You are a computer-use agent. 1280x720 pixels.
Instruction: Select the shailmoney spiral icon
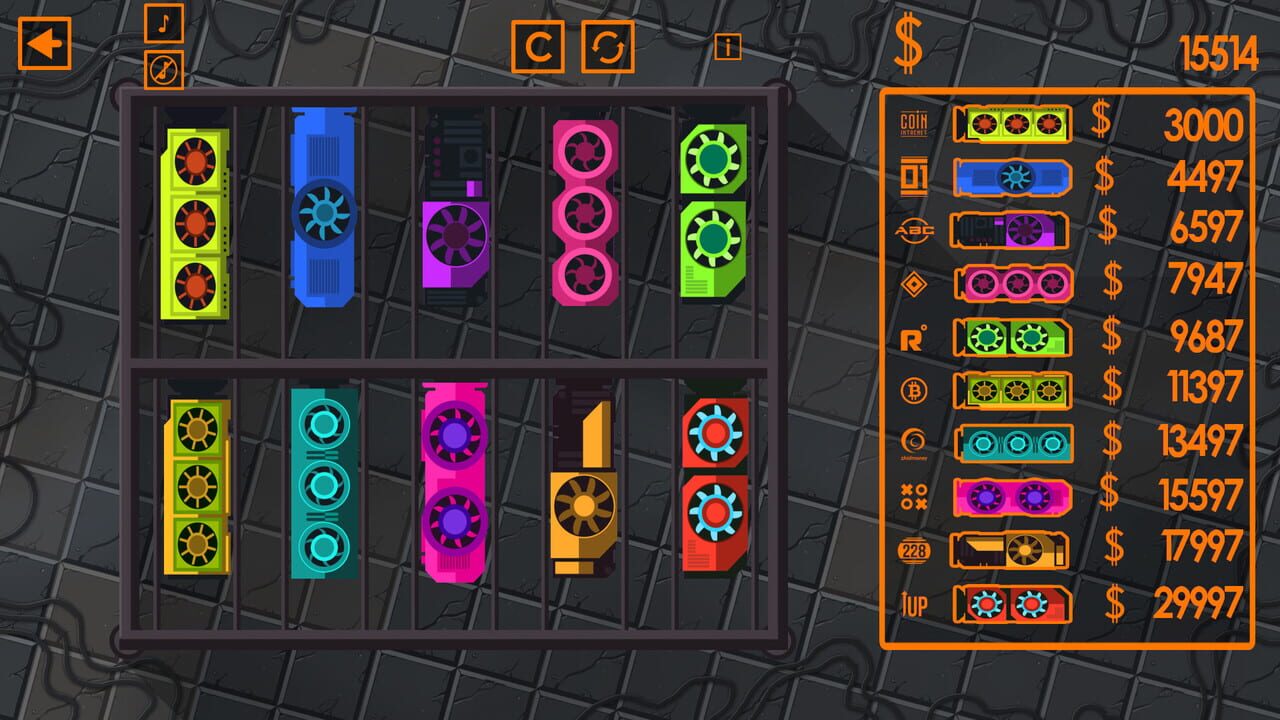click(x=915, y=443)
